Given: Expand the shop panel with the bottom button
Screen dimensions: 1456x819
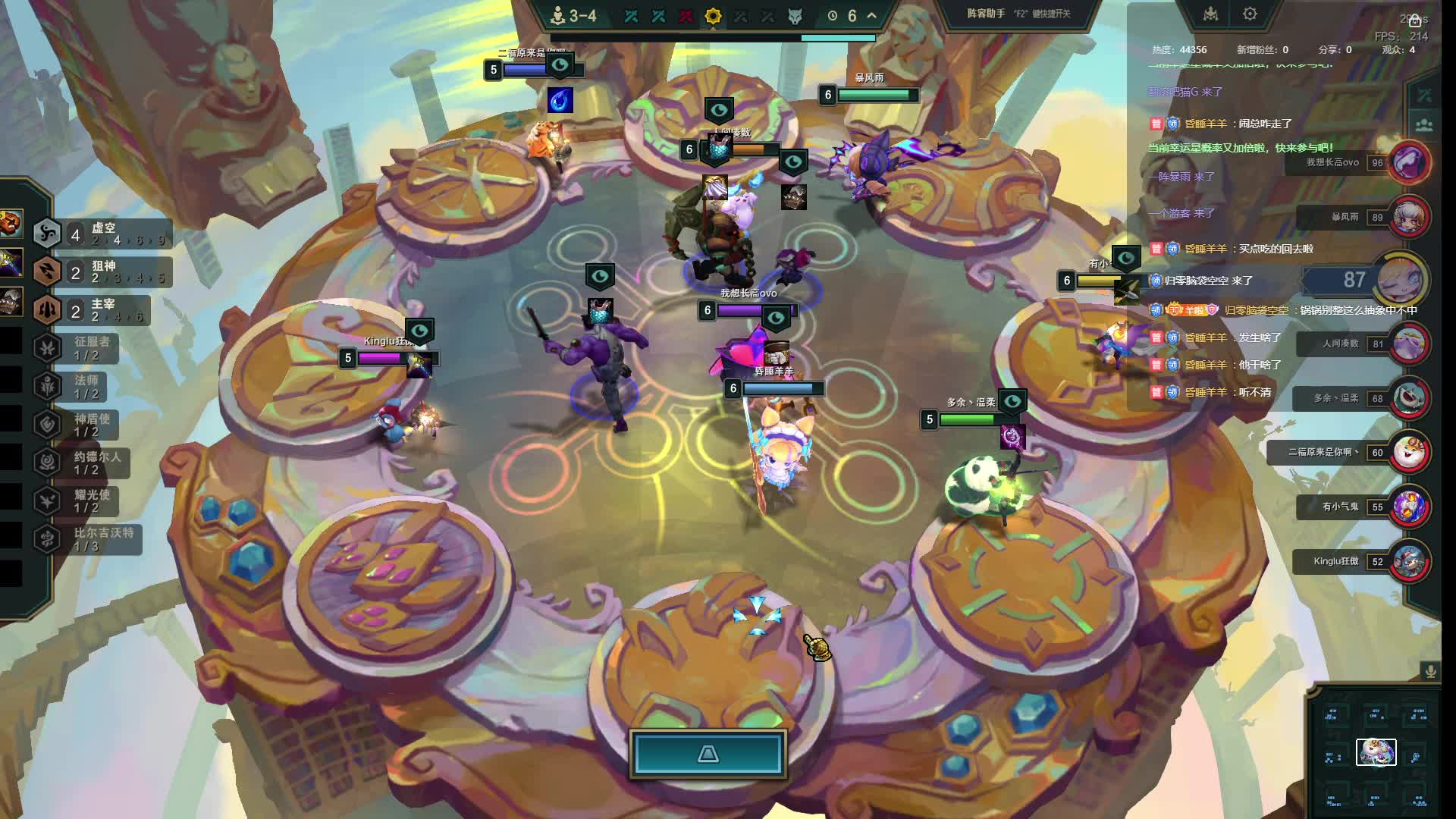Looking at the screenshot, I should pyautogui.click(x=708, y=754).
